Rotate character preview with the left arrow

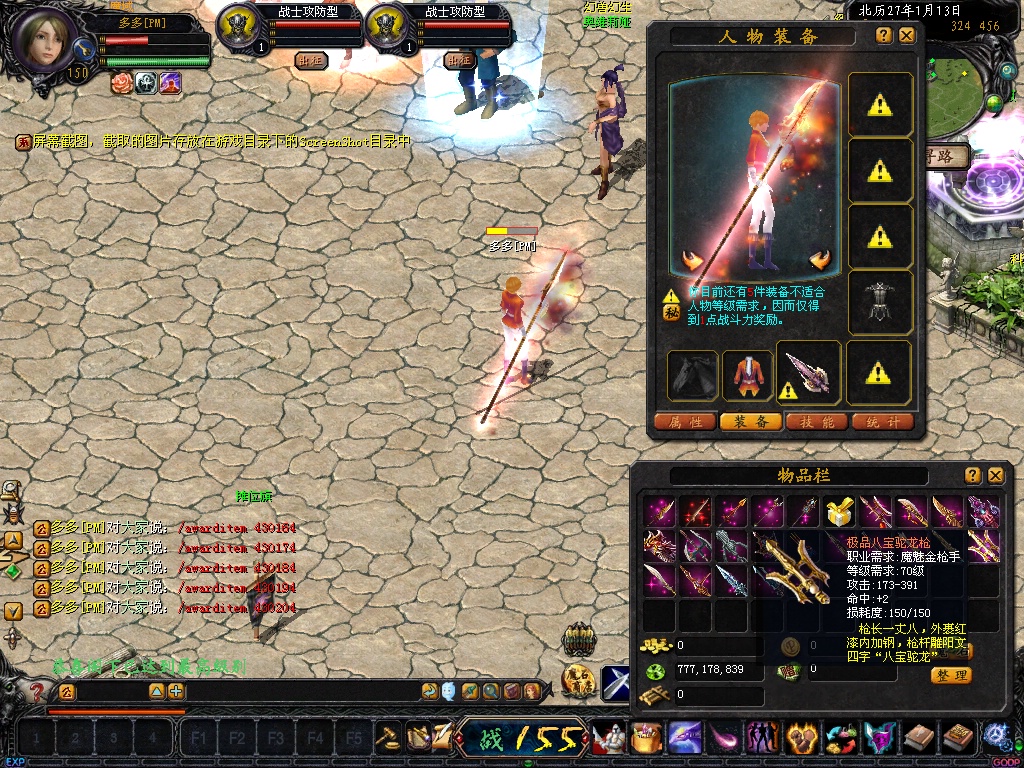(691, 261)
